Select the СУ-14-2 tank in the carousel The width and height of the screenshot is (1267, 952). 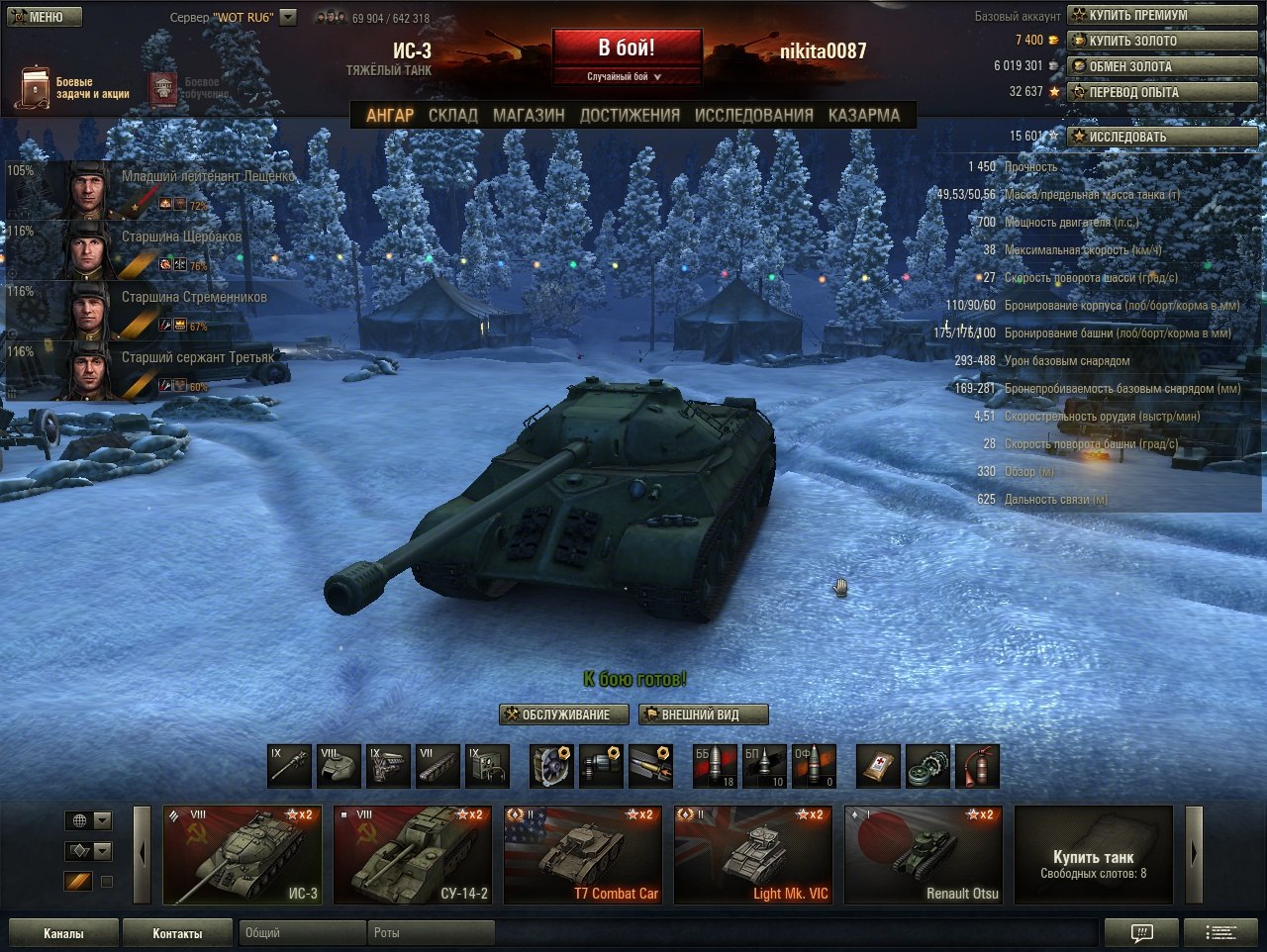click(413, 855)
